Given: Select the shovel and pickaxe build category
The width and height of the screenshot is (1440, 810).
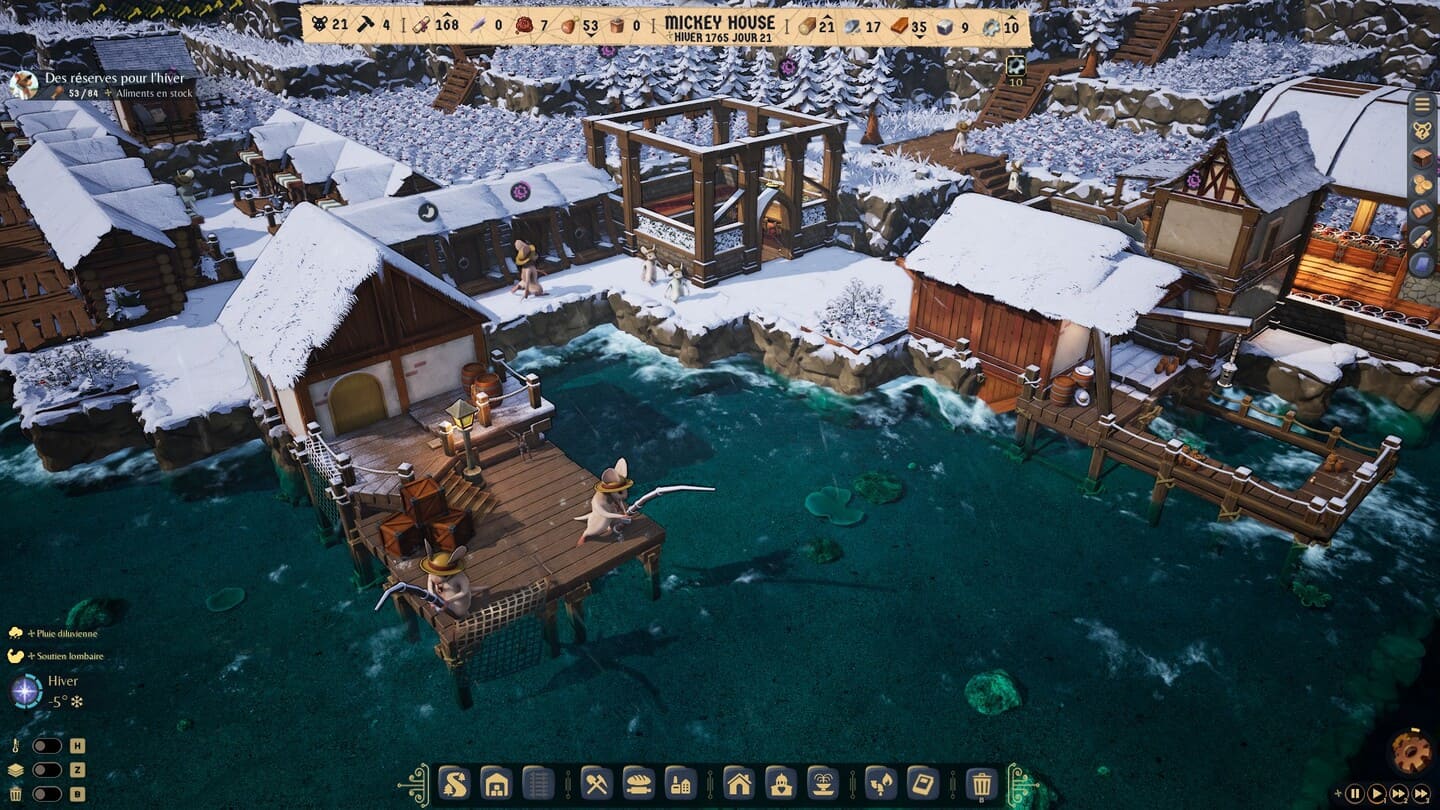Looking at the screenshot, I should [596, 782].
